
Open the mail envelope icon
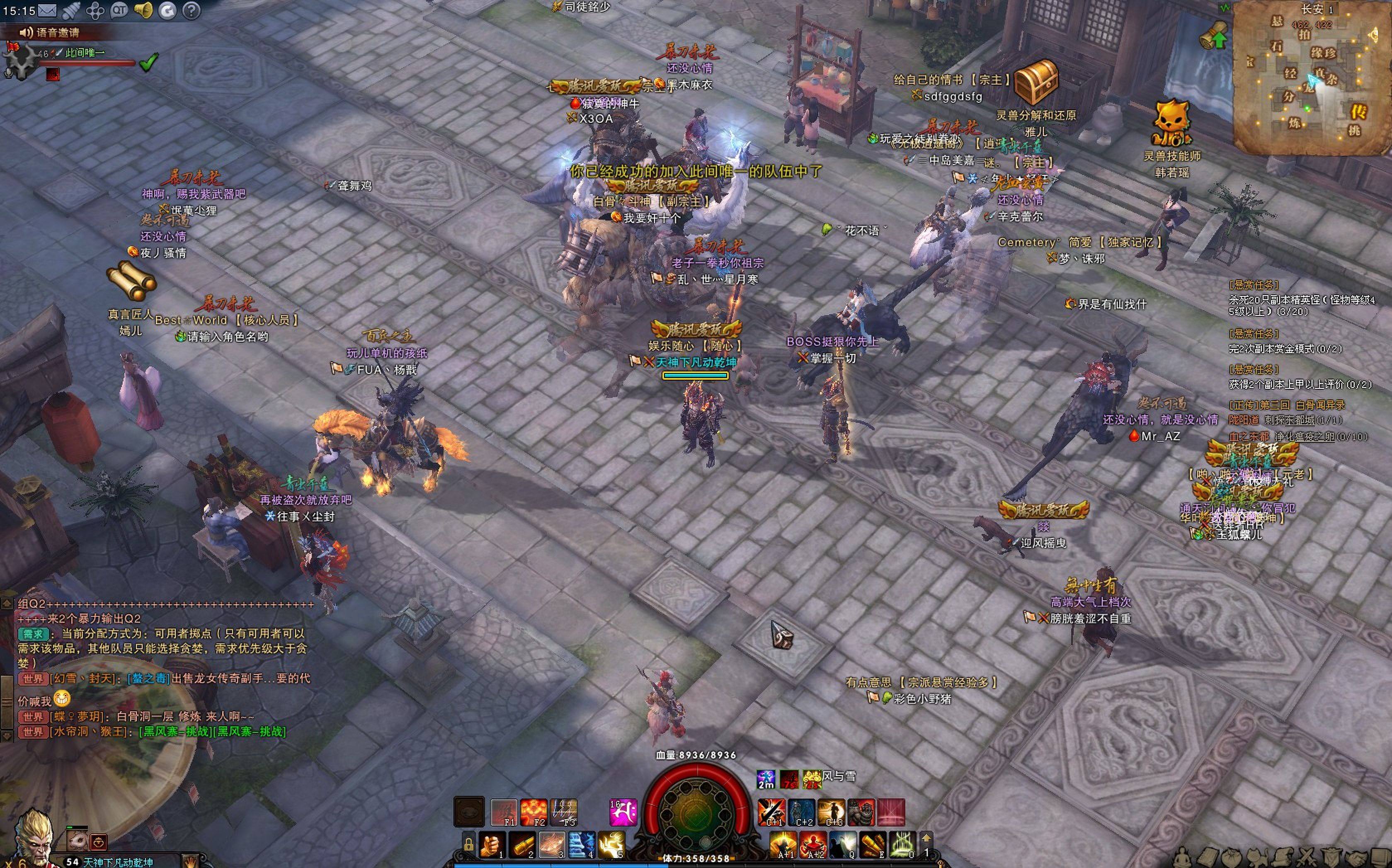47,10
